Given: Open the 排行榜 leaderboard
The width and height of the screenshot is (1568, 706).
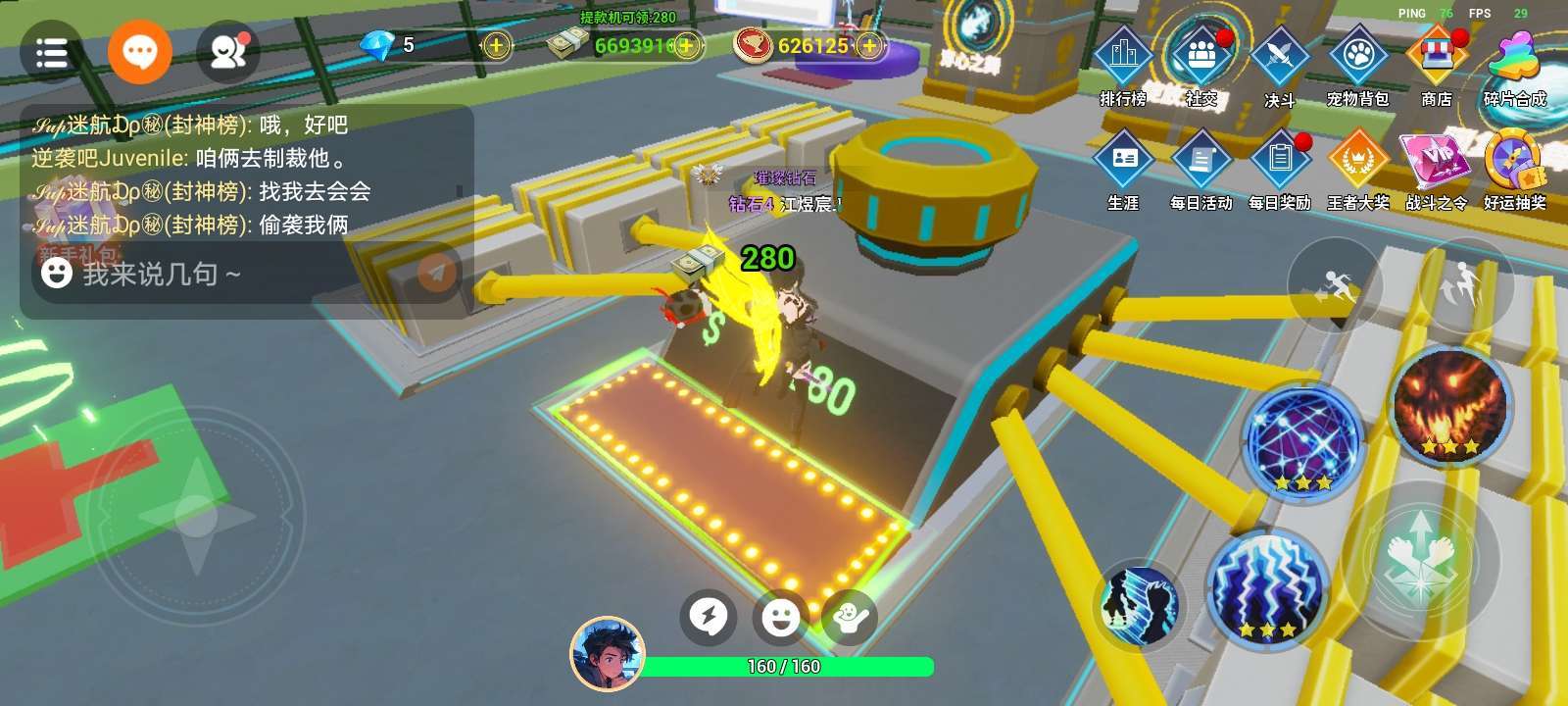Looking at the screenshot, I should (x=1123, y=63).
